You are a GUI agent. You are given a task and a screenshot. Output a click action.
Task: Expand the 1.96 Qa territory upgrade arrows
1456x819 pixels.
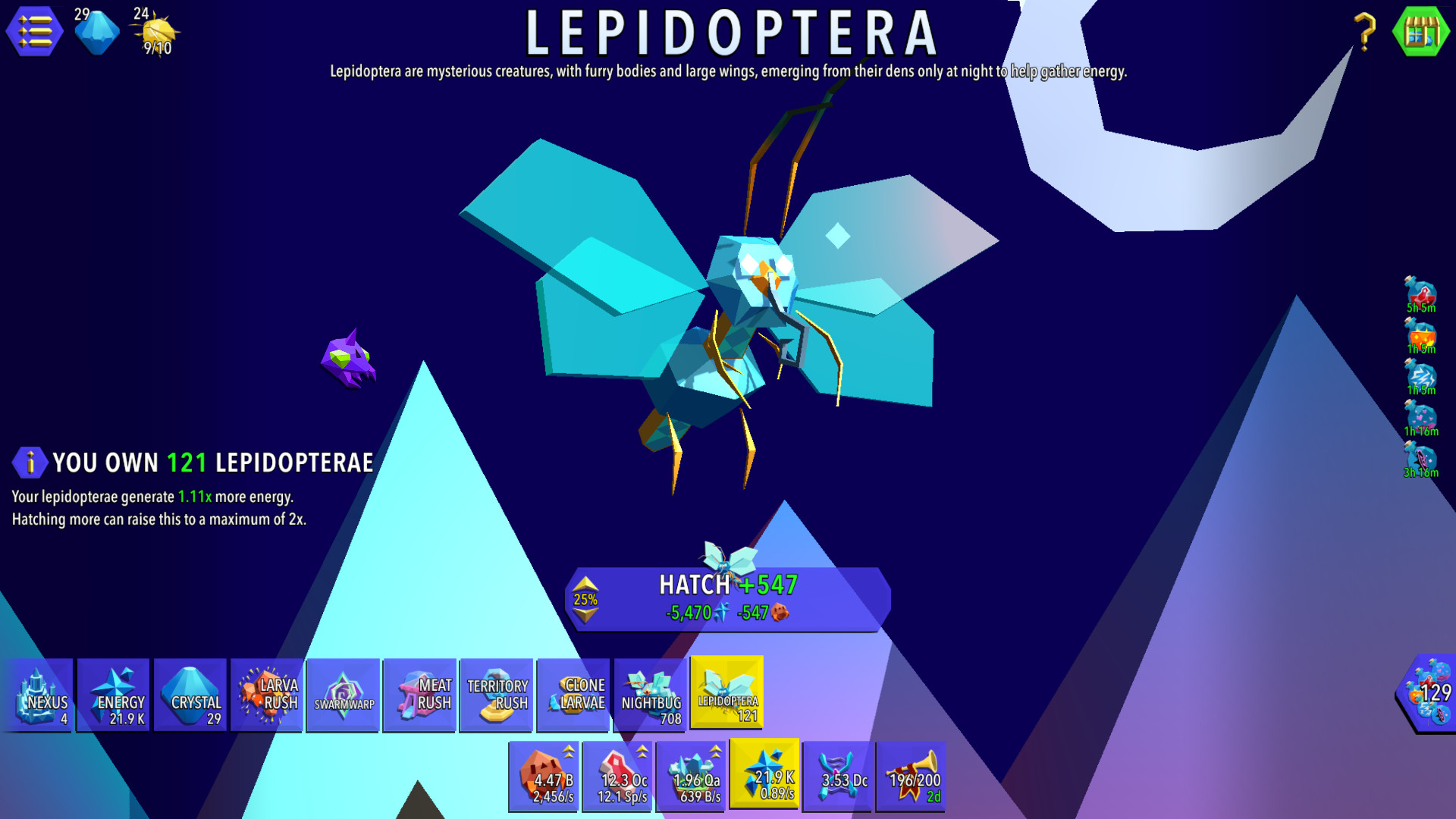(x=715, y=751)
